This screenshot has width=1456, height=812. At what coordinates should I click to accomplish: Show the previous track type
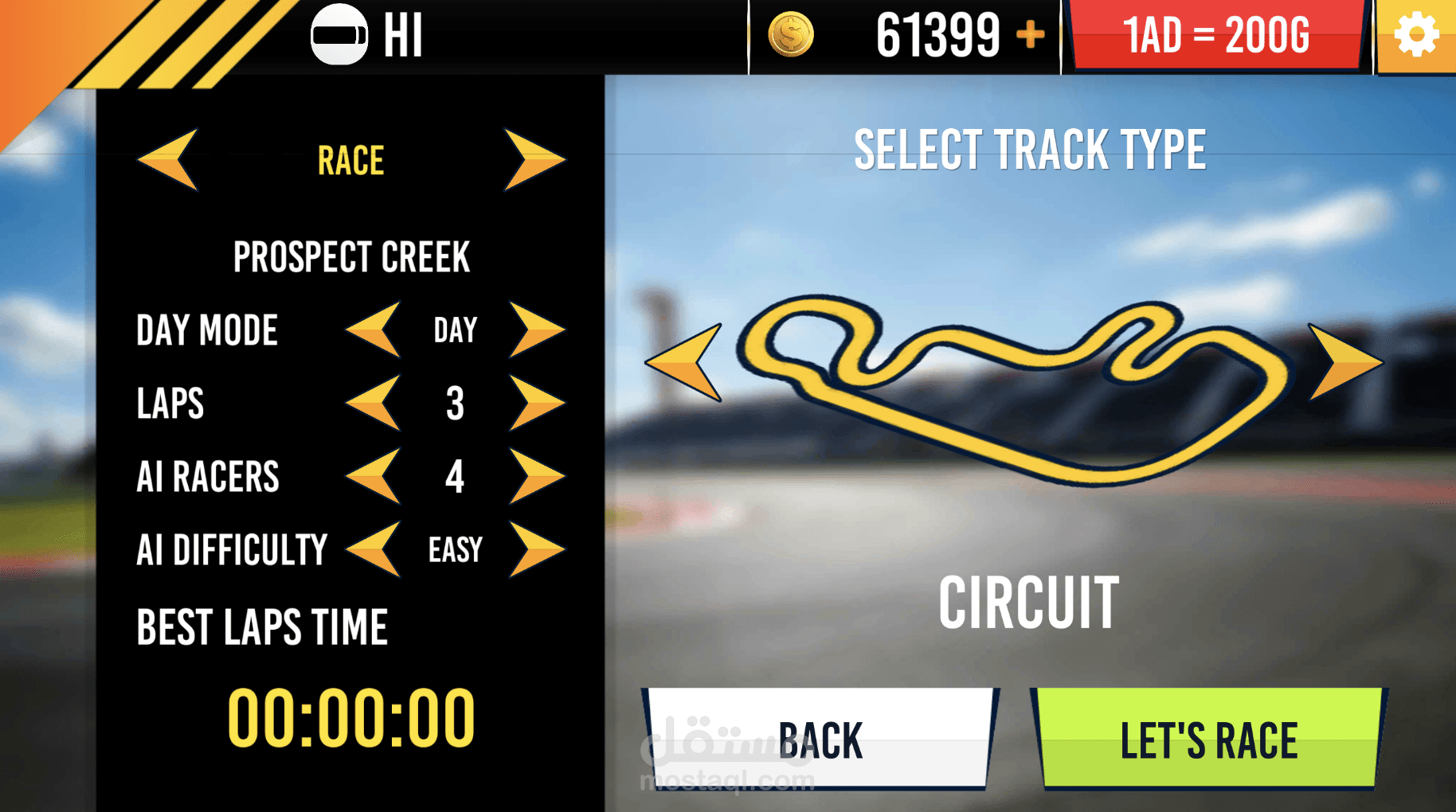pos(686,362)
